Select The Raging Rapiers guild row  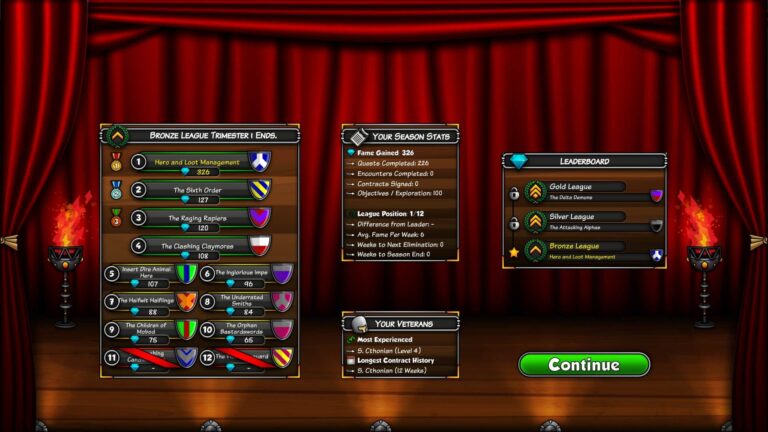click(202, 218)
